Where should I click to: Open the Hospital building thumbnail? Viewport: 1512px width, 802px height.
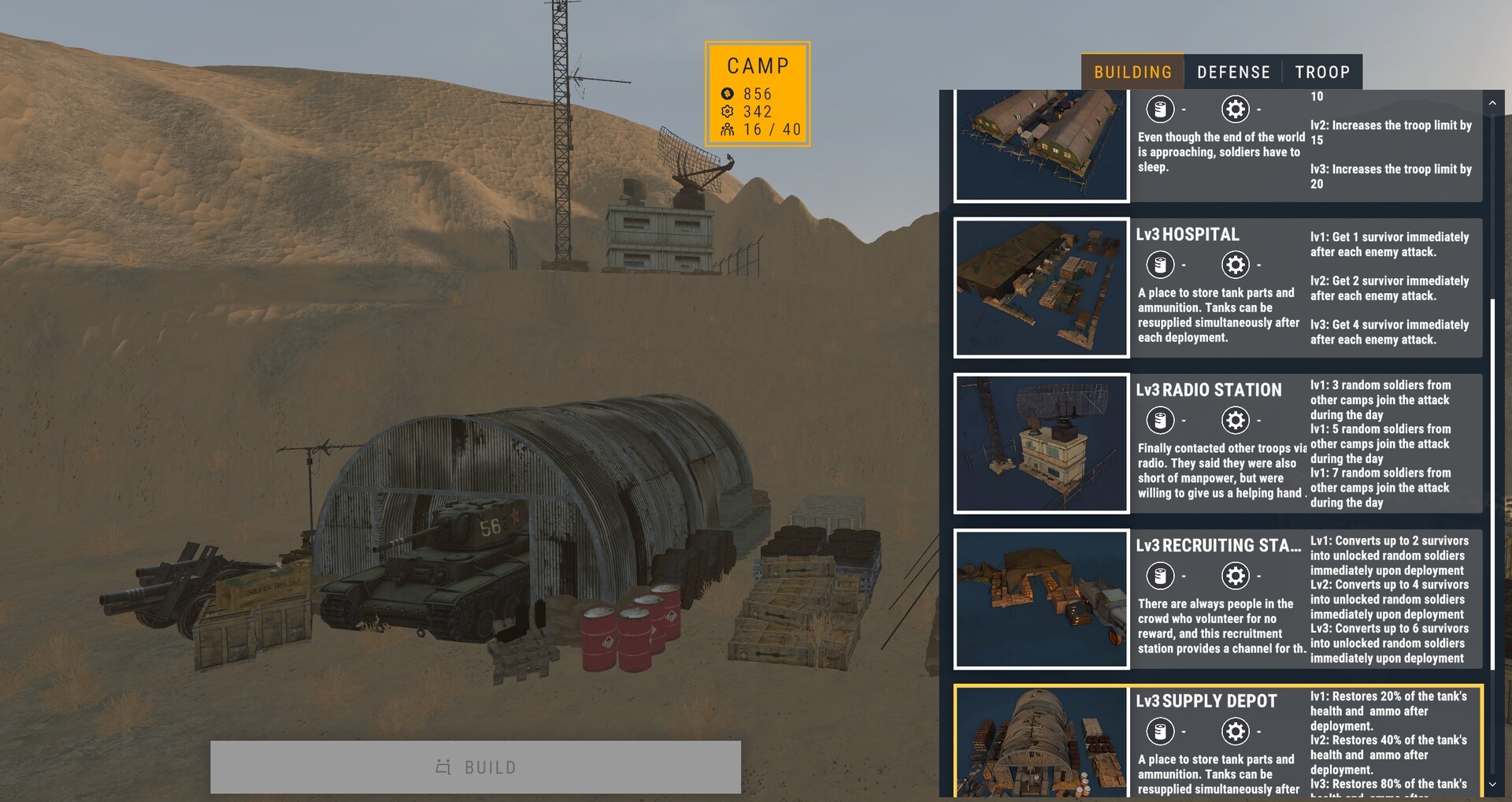click(x=1041, y=288)
